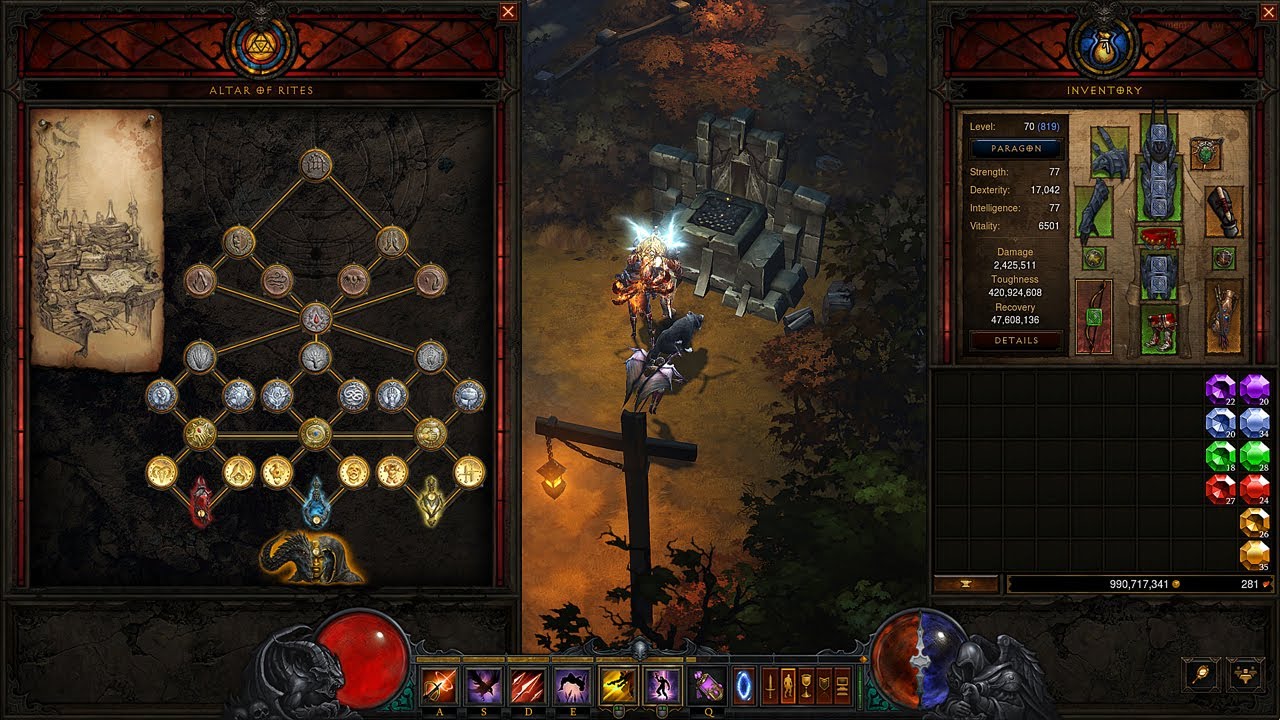Select the equipped red boots slot
Image resolution: width=1280 pixels, height=720 pixels.
click(1158, 330)
